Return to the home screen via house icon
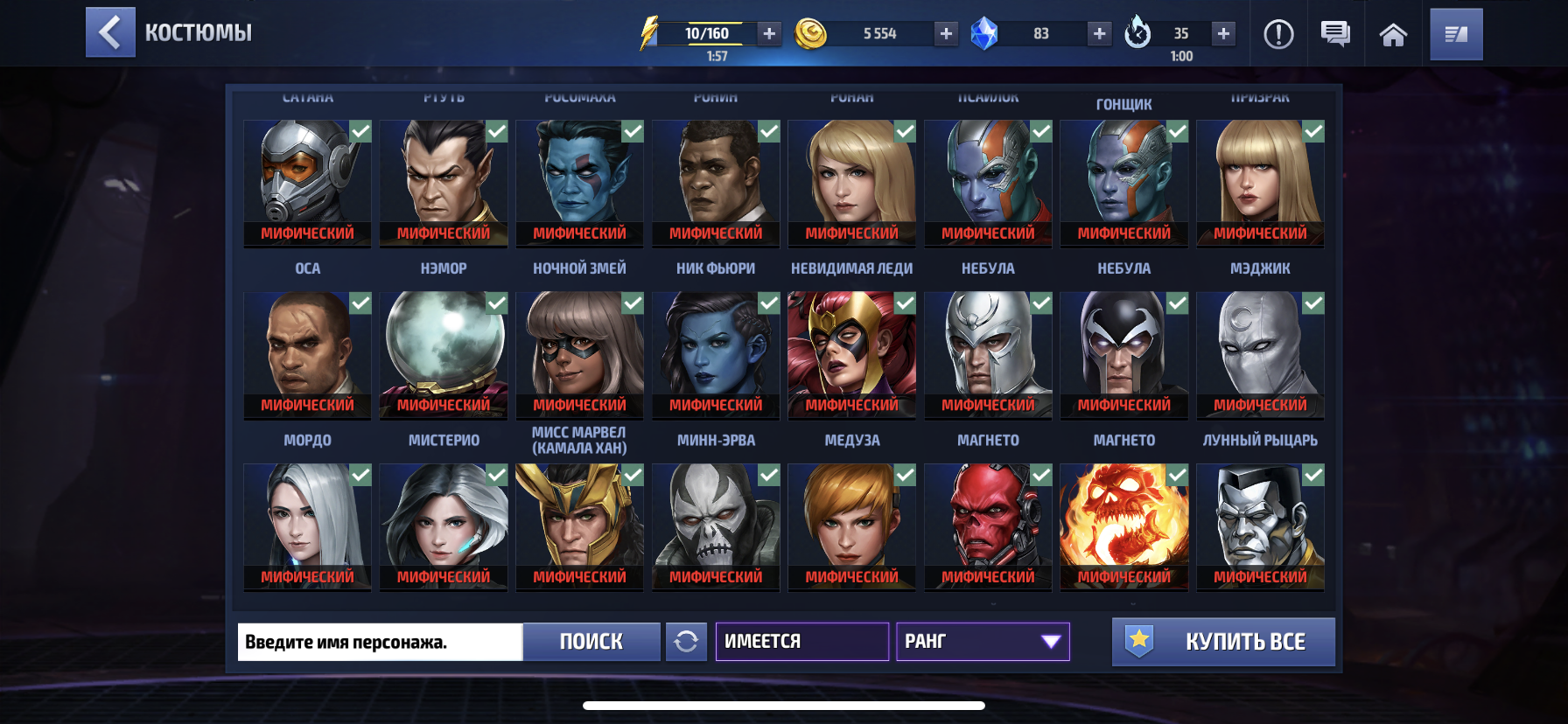The width and height of the screenshot is (1568, 724). [1393, 33]
